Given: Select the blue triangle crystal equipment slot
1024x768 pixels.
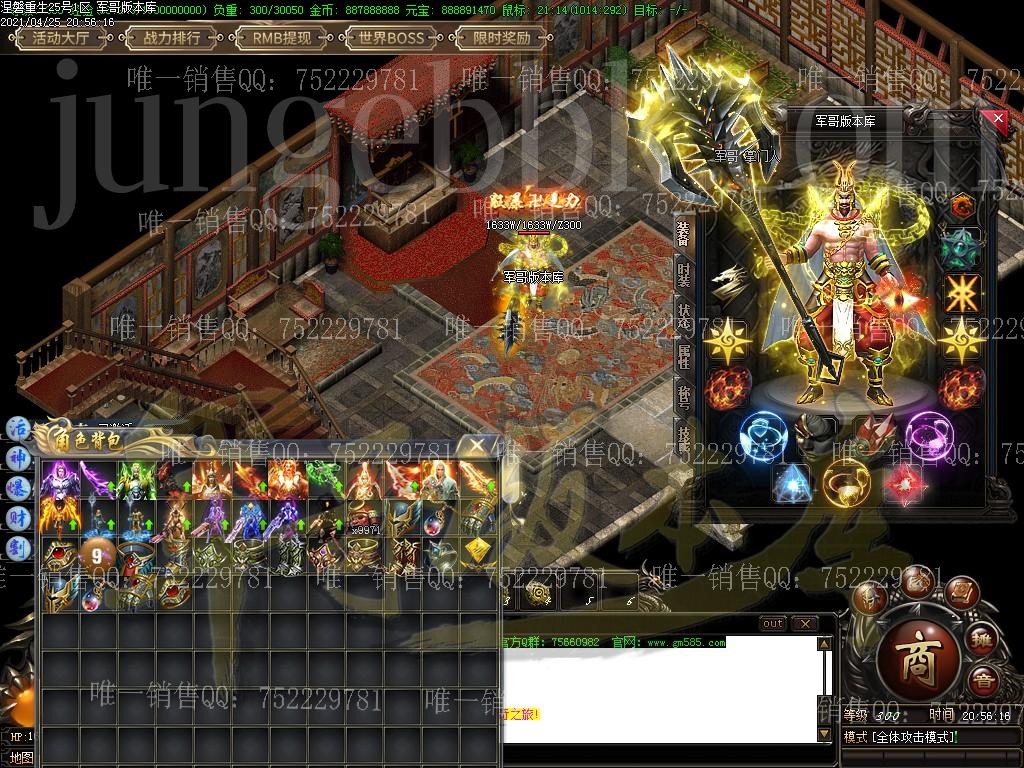Looking at the screenshot, I should pyautogui.click(x=790, y=482).
